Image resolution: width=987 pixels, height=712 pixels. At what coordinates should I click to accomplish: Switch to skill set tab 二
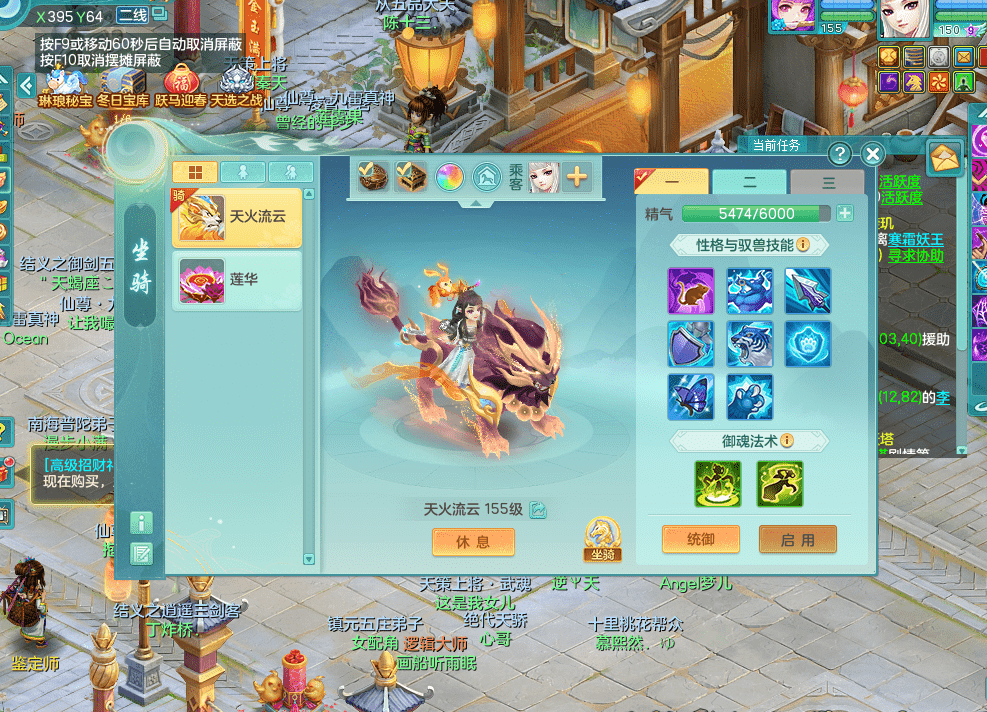[x=749, y=182]
